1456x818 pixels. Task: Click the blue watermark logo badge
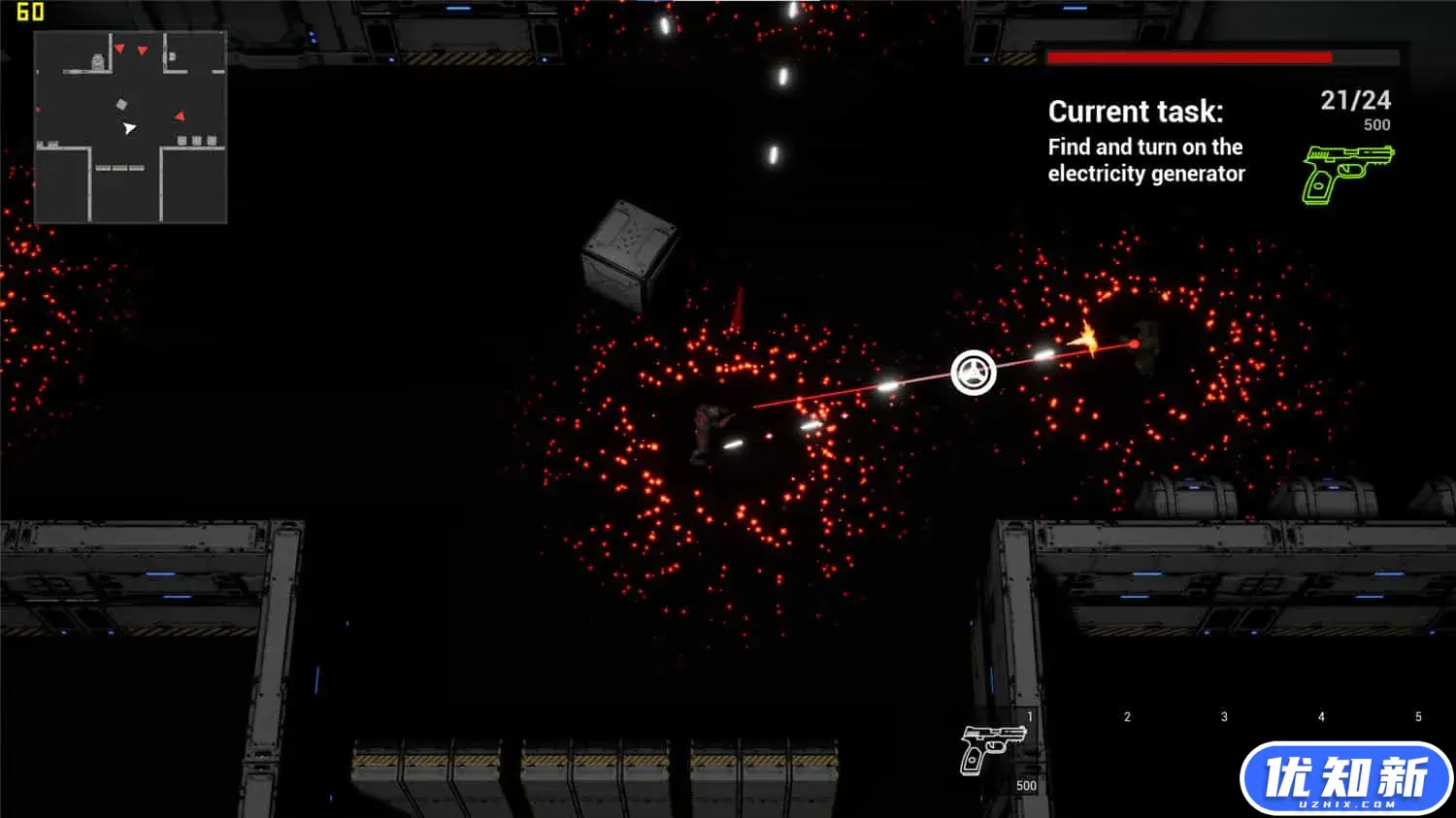1345,778
